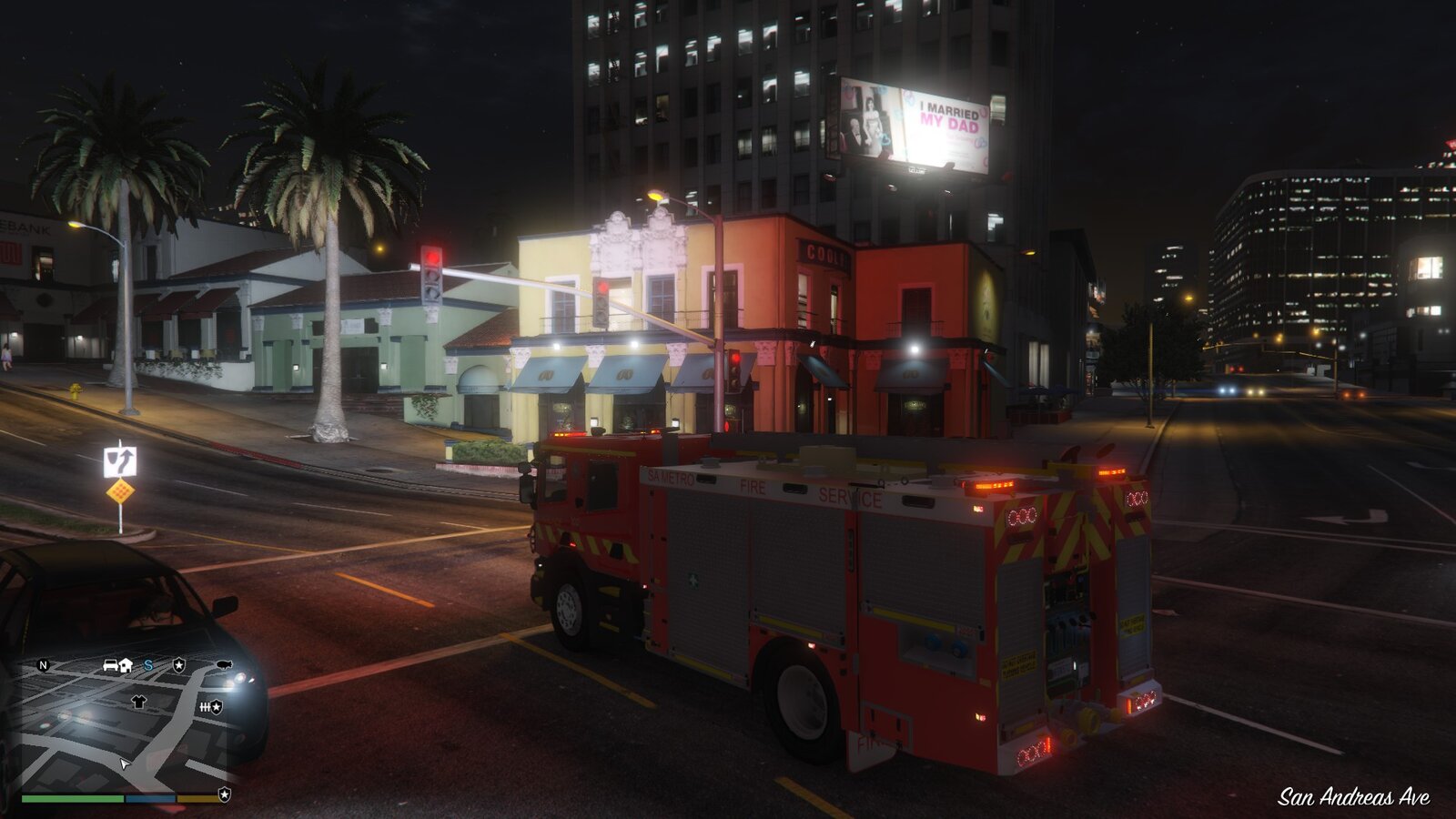Click the North compass icon on the minimap
This screenshot has height=819, width=1456.
43,666
